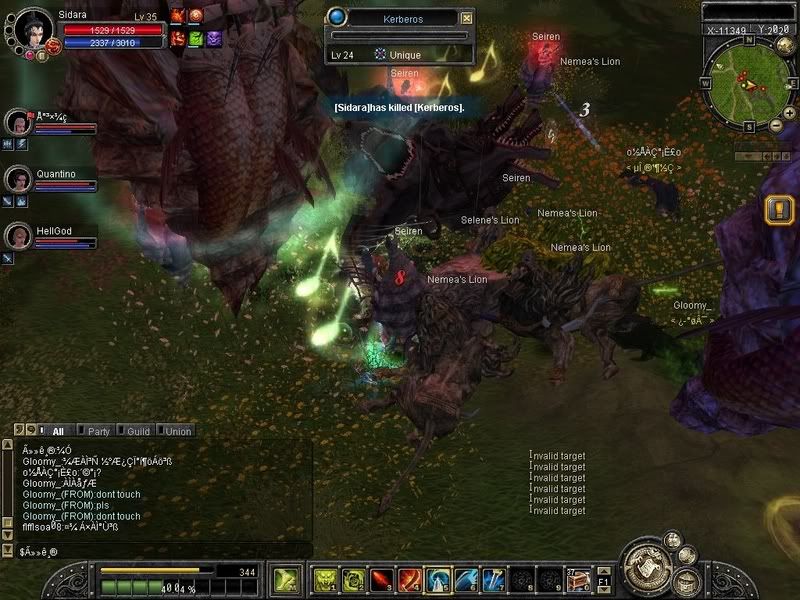Close the Kerberos target window
800x600 pixels.
(466, 18)
